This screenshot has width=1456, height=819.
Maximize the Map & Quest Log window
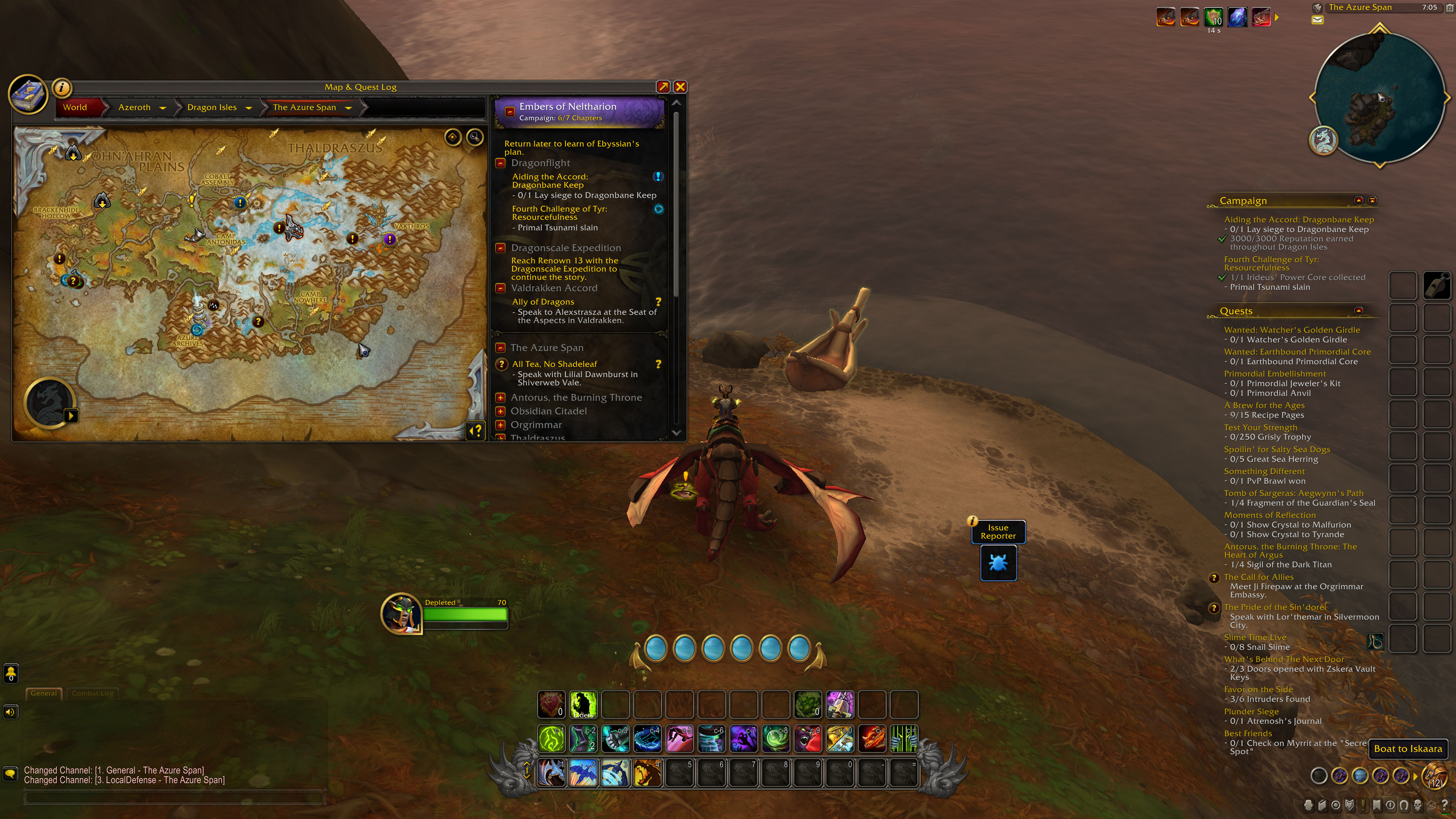[663, 87]
